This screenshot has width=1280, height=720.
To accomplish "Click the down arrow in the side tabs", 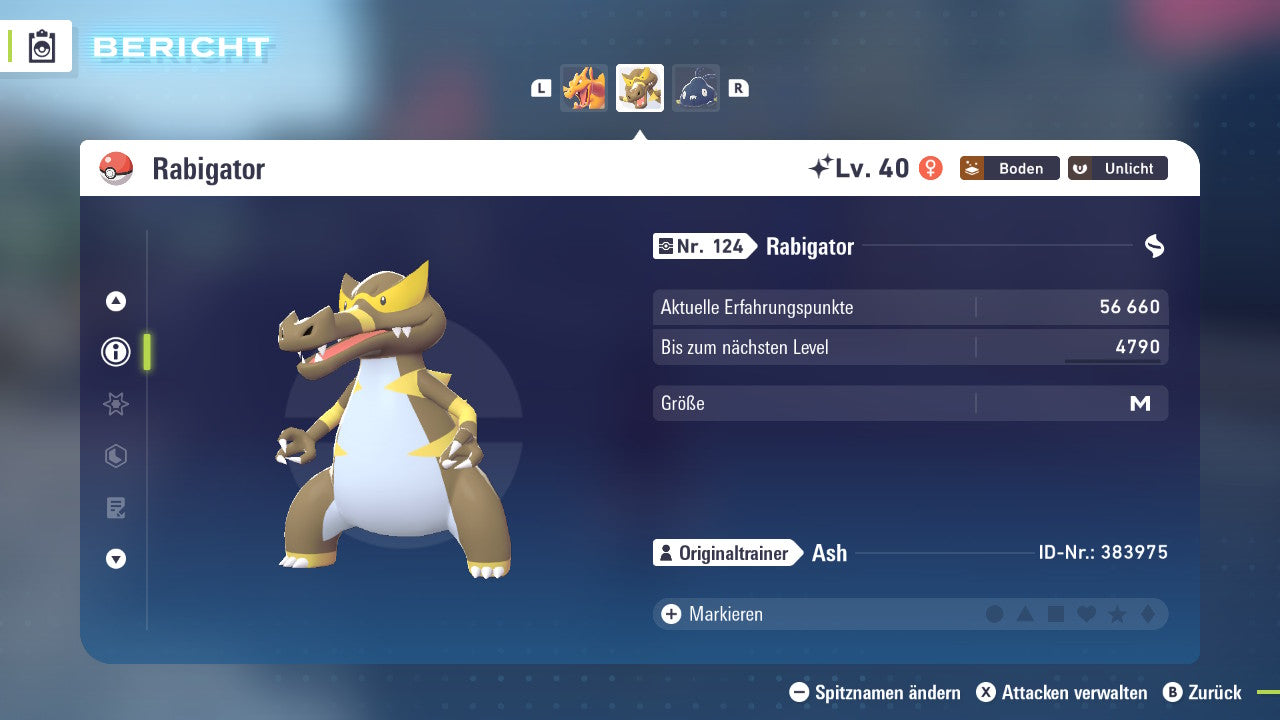I will tap(116, 559).
